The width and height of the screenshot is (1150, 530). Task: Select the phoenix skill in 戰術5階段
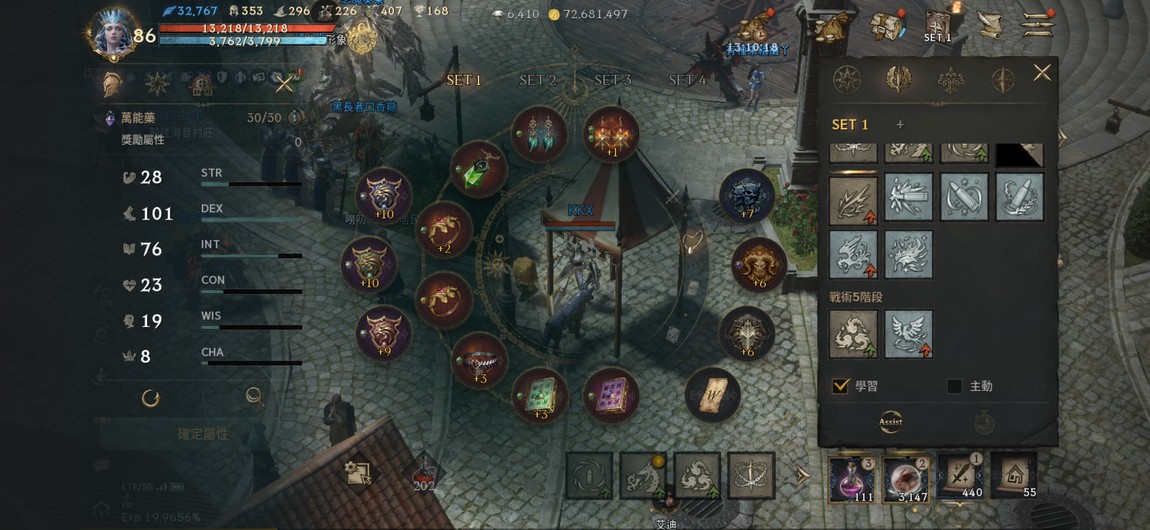[908, 334]
